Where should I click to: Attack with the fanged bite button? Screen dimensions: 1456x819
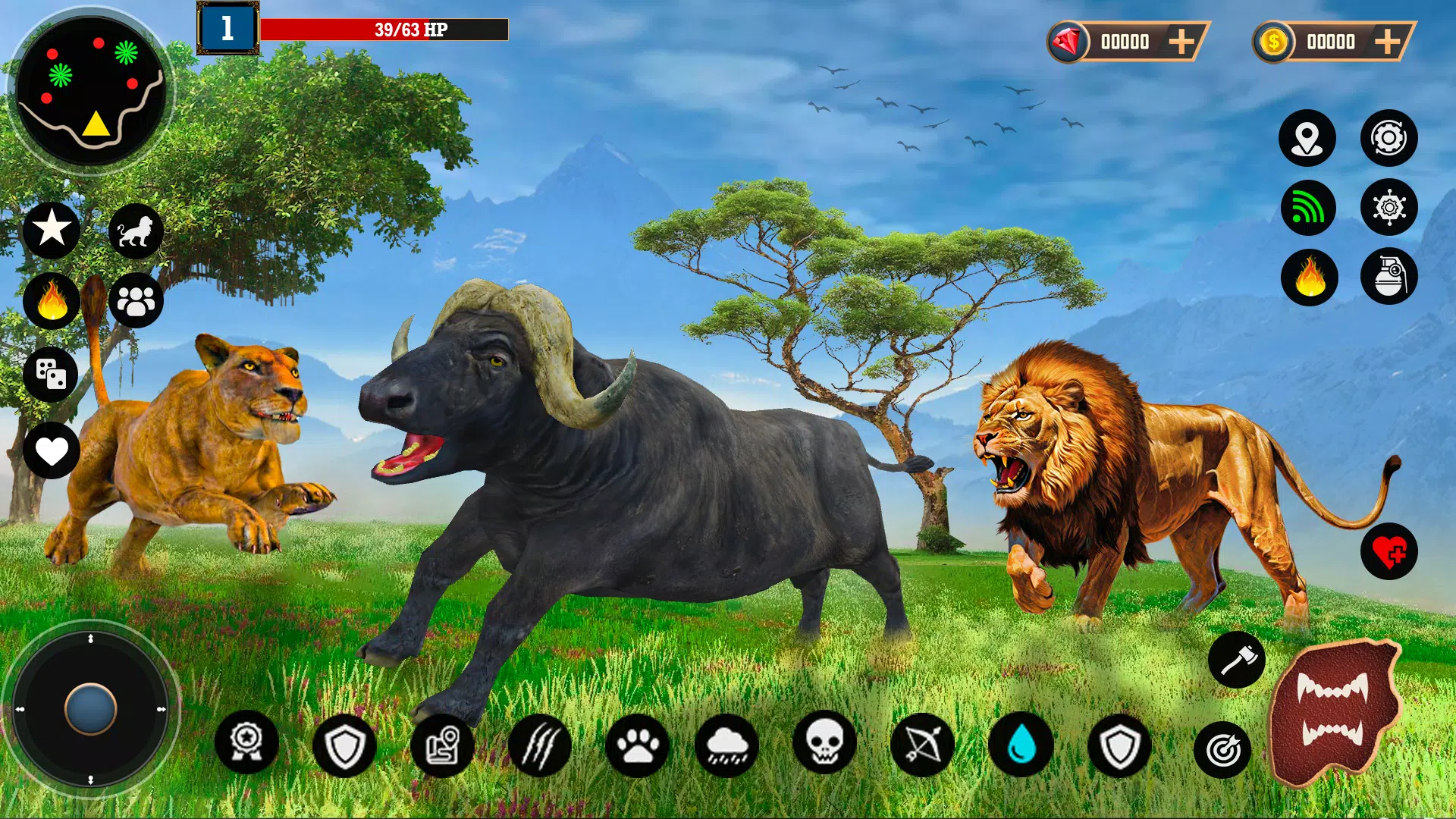tap(1334, 711)
